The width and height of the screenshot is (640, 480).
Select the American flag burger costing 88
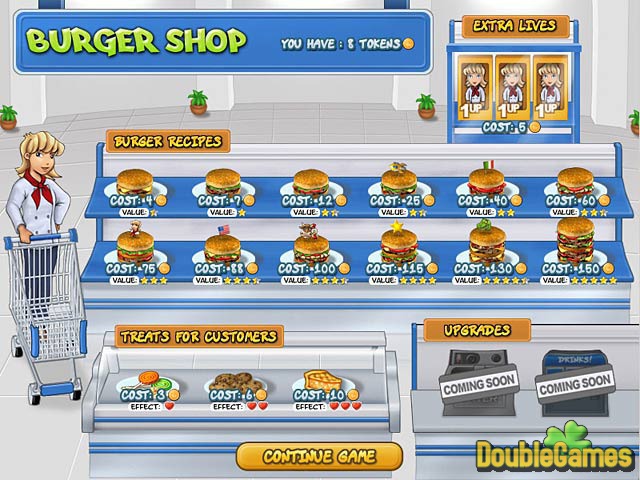223,246
